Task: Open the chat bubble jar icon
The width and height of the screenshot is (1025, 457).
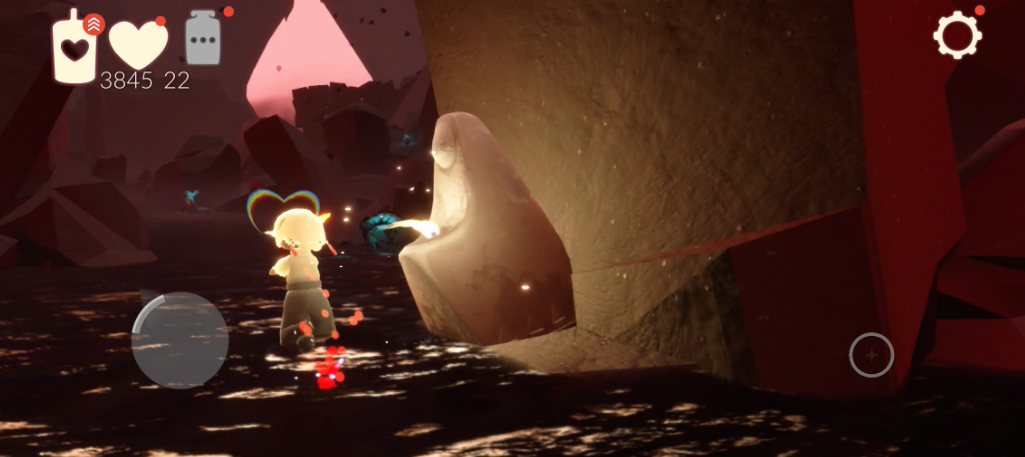Action: (x=203, y=40)
